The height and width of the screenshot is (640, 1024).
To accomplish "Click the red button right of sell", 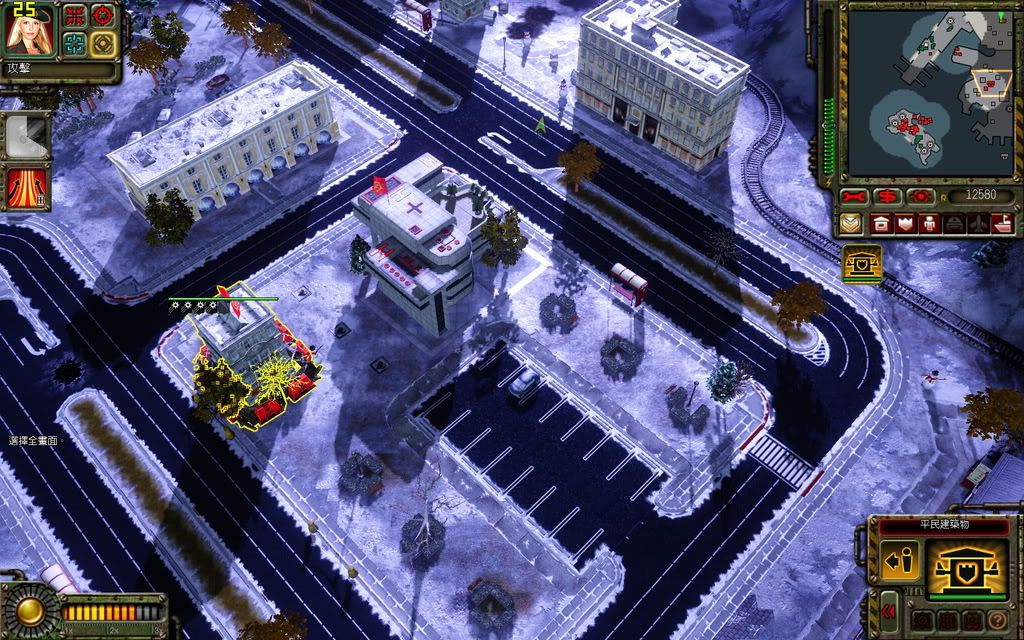I will [x=919, y=196].
